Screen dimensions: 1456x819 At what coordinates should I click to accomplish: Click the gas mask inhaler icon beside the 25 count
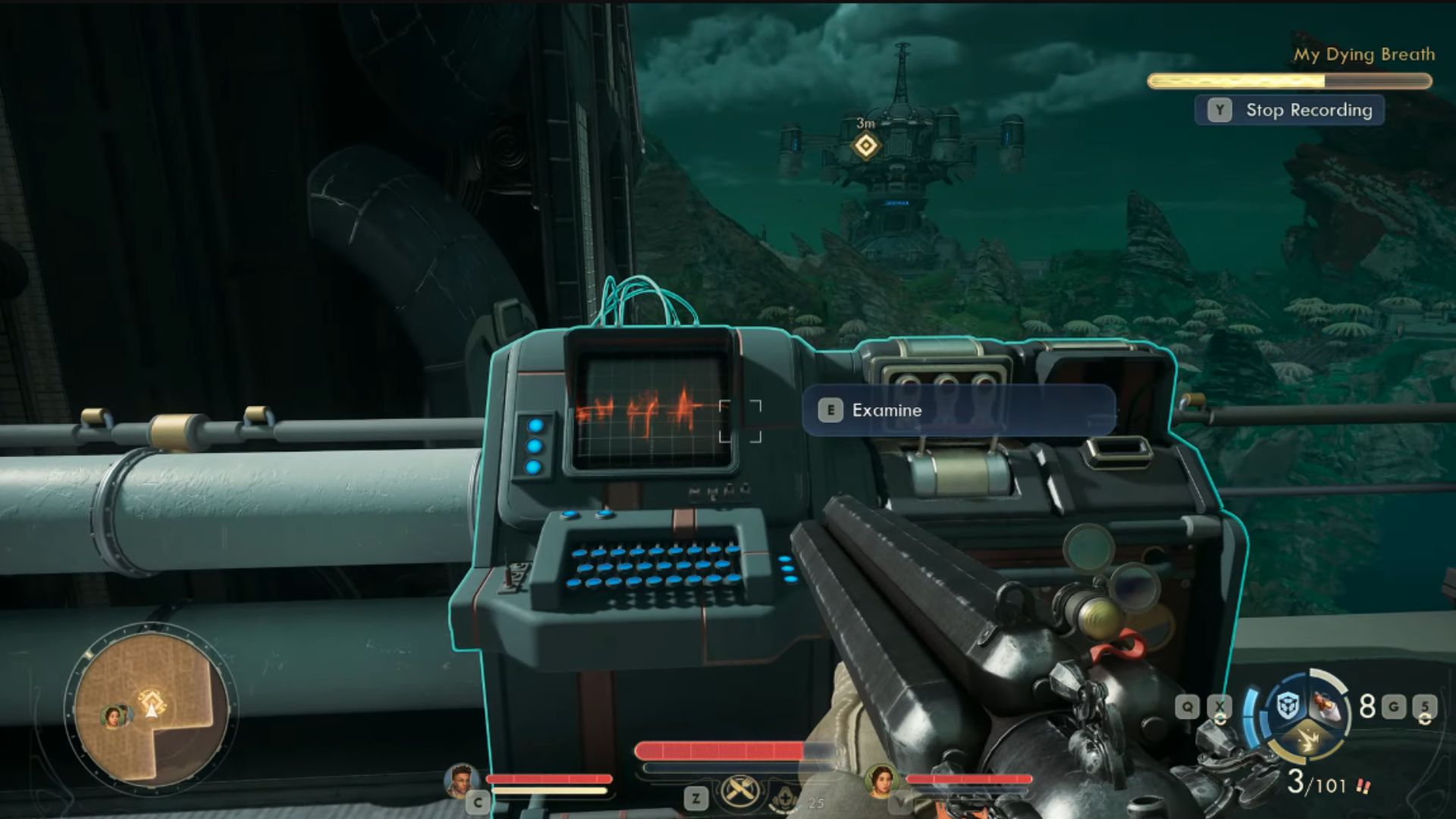point(785,799)
